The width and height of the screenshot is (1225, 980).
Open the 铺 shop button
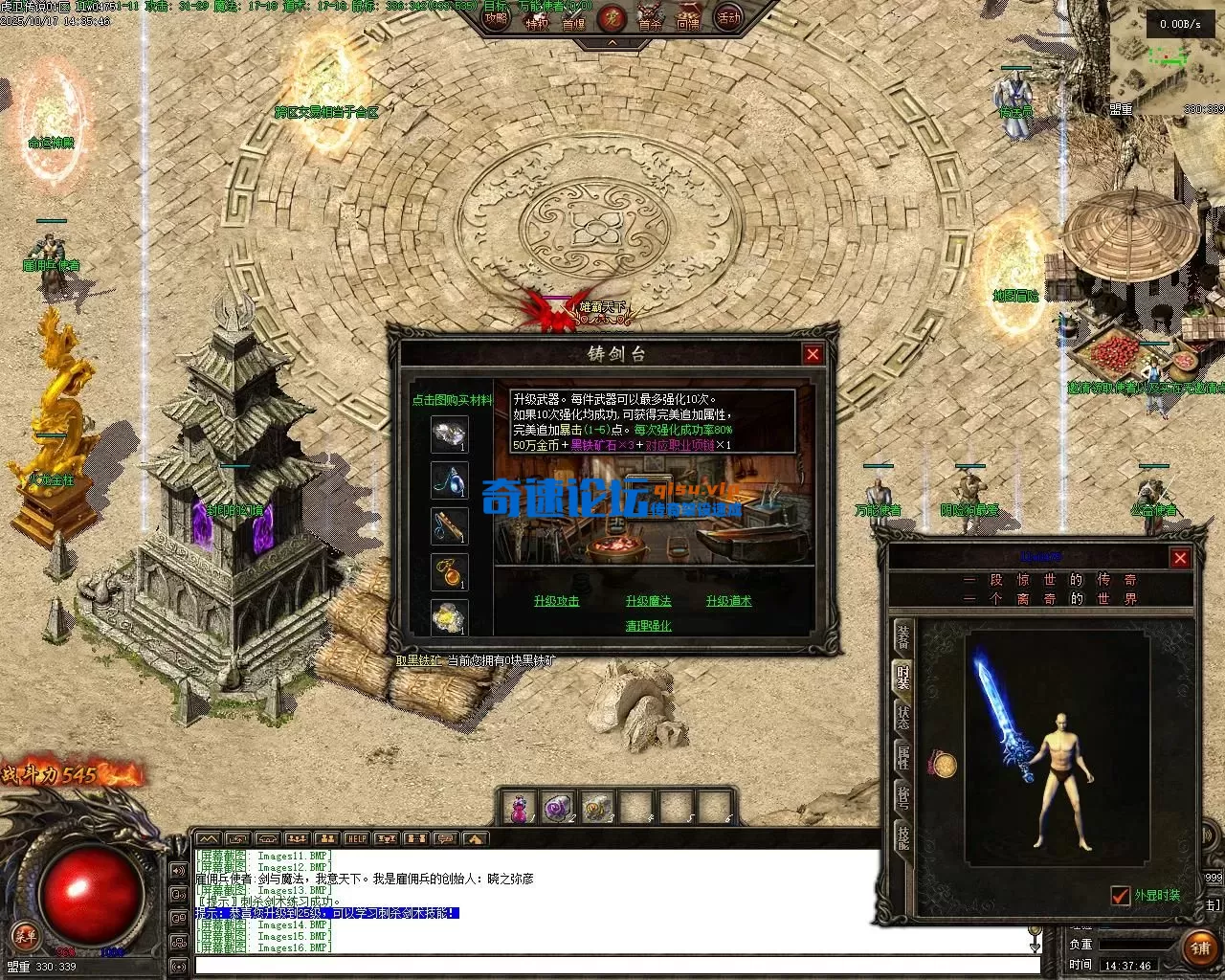(x=1200, y=947)
